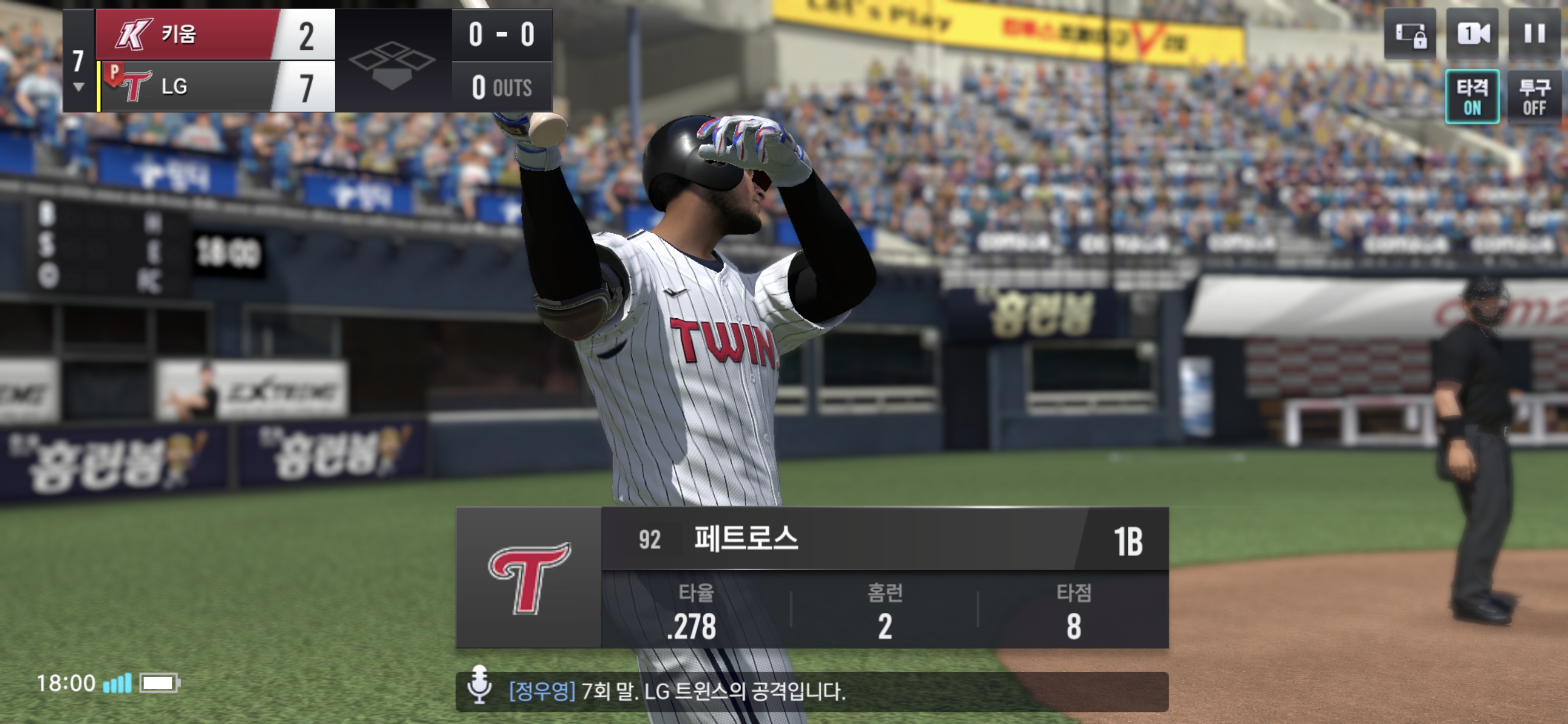Pause the game
Image resolution: width=1568 pixels, height=724 pixels.
[1534, 34]
